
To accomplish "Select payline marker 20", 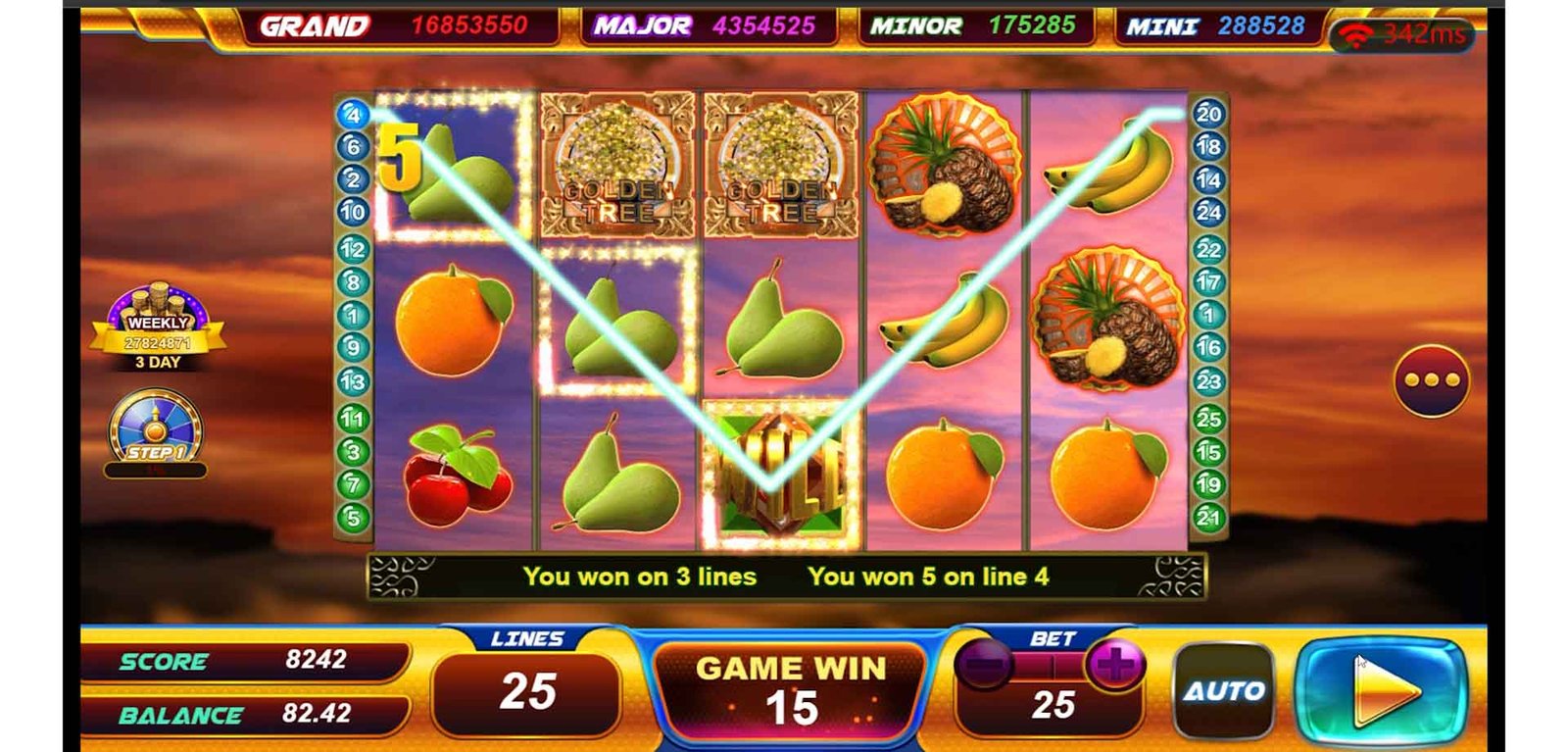I will (1208, 114).
